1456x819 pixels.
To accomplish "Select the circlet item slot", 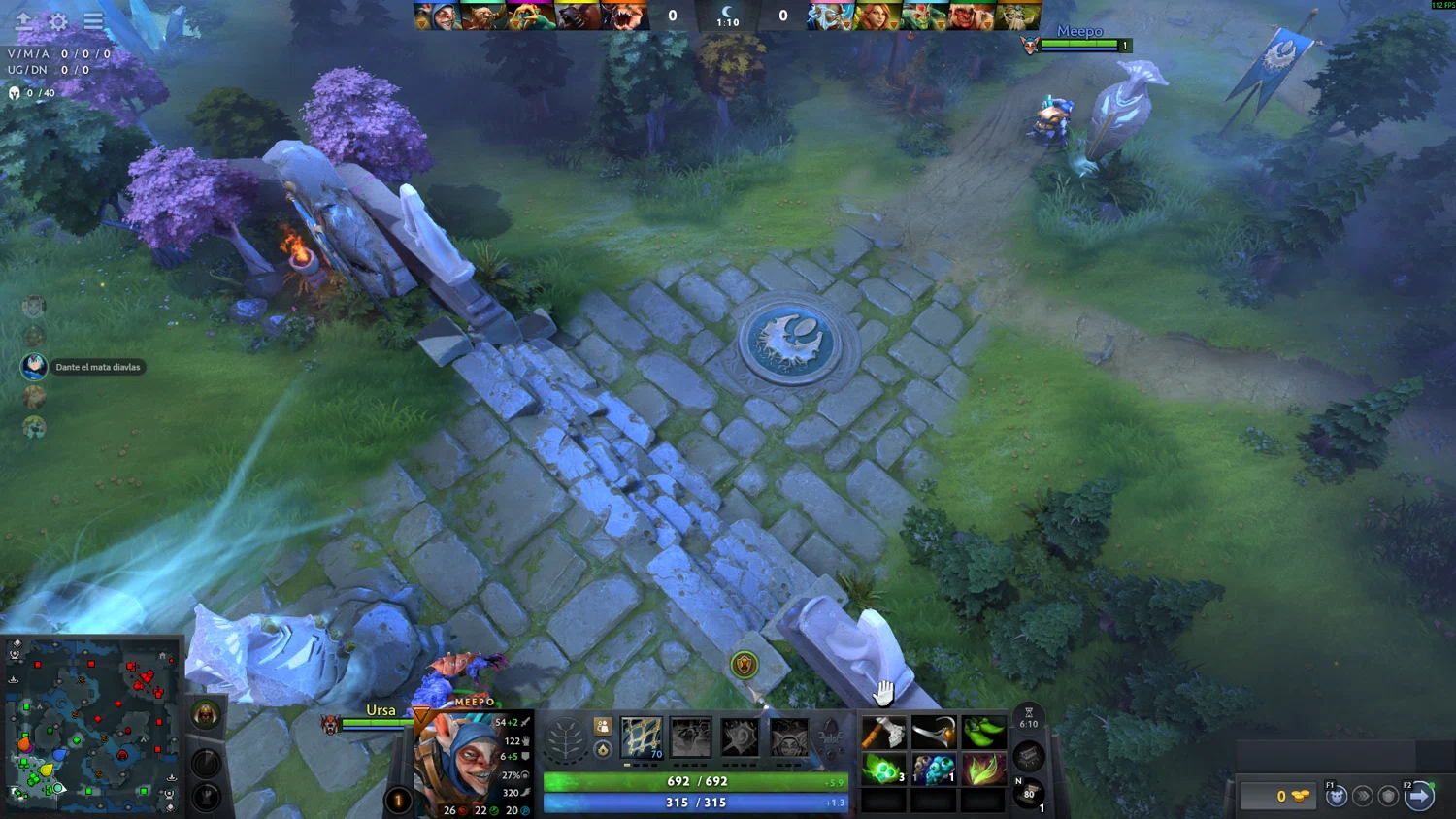I will 933,733.
